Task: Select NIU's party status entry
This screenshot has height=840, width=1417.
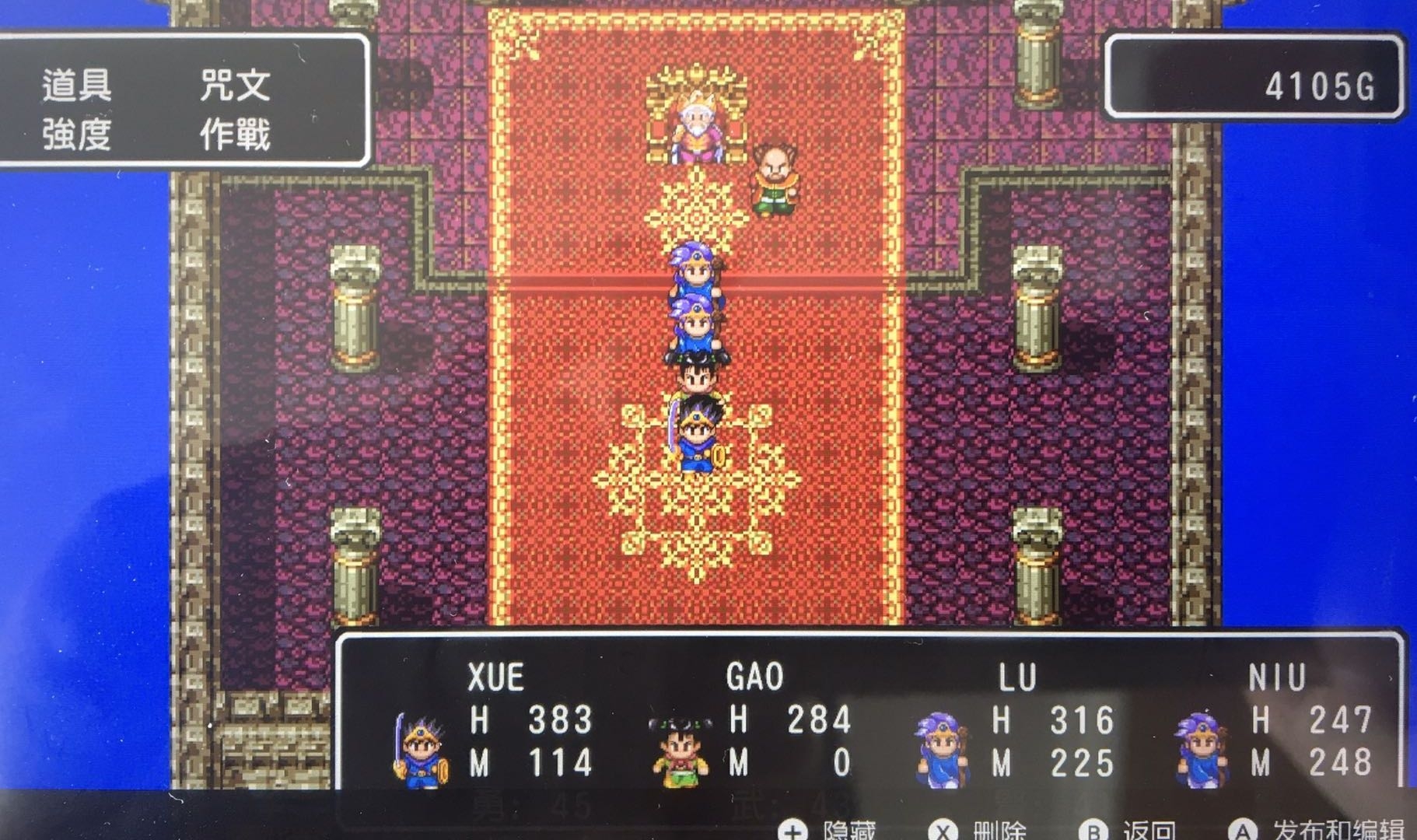Action: pos(1276,679)
